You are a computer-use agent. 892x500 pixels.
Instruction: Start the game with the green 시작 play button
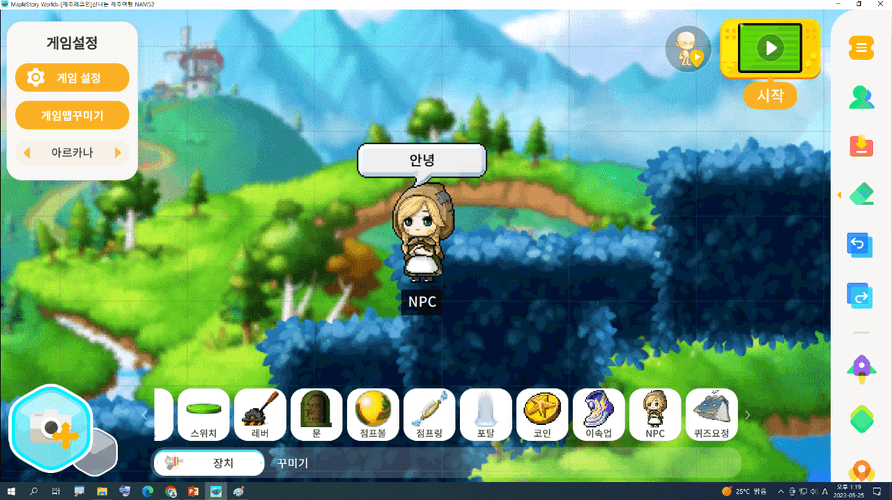770,48
